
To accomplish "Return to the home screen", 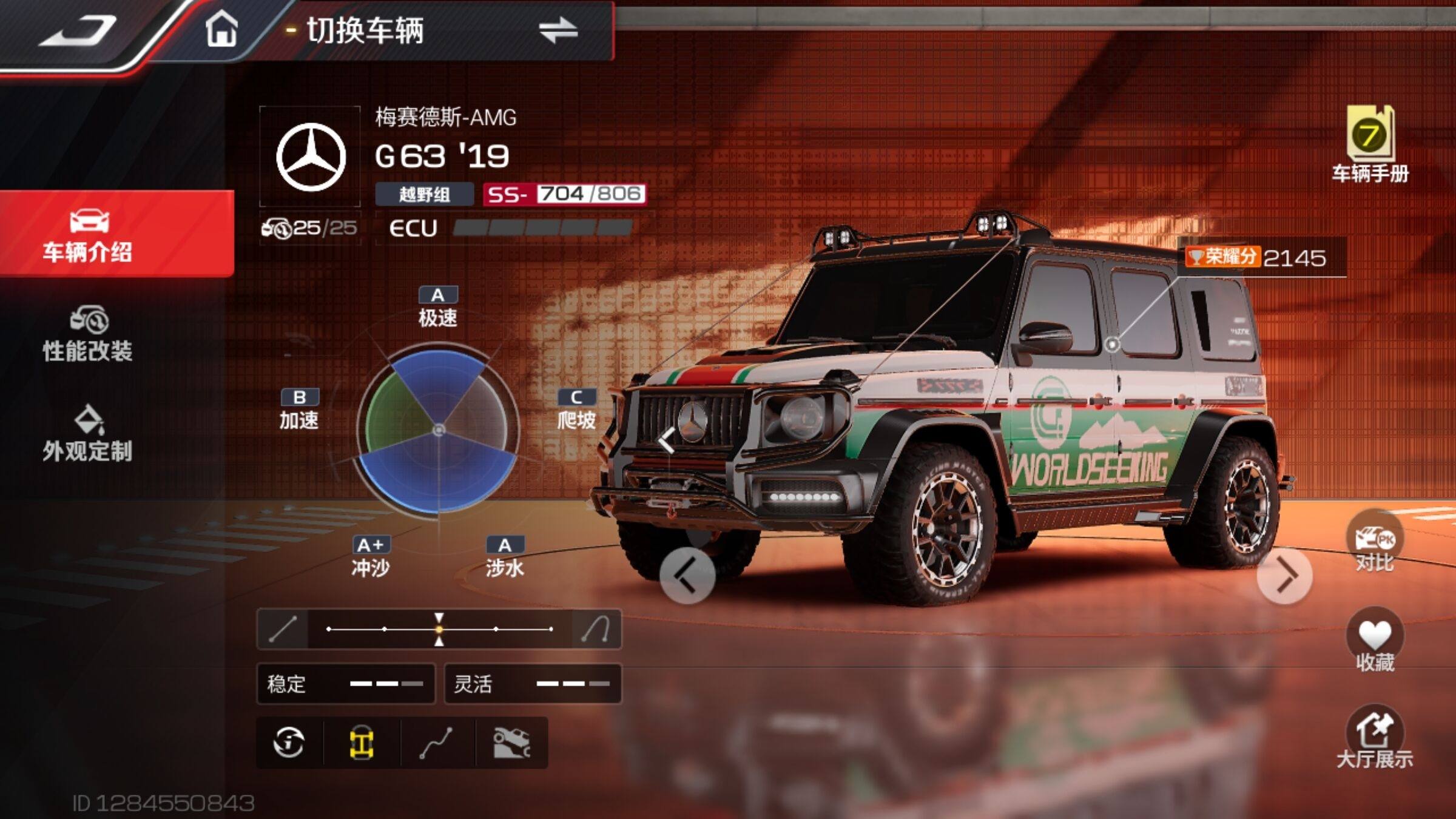I will [221, 30].
